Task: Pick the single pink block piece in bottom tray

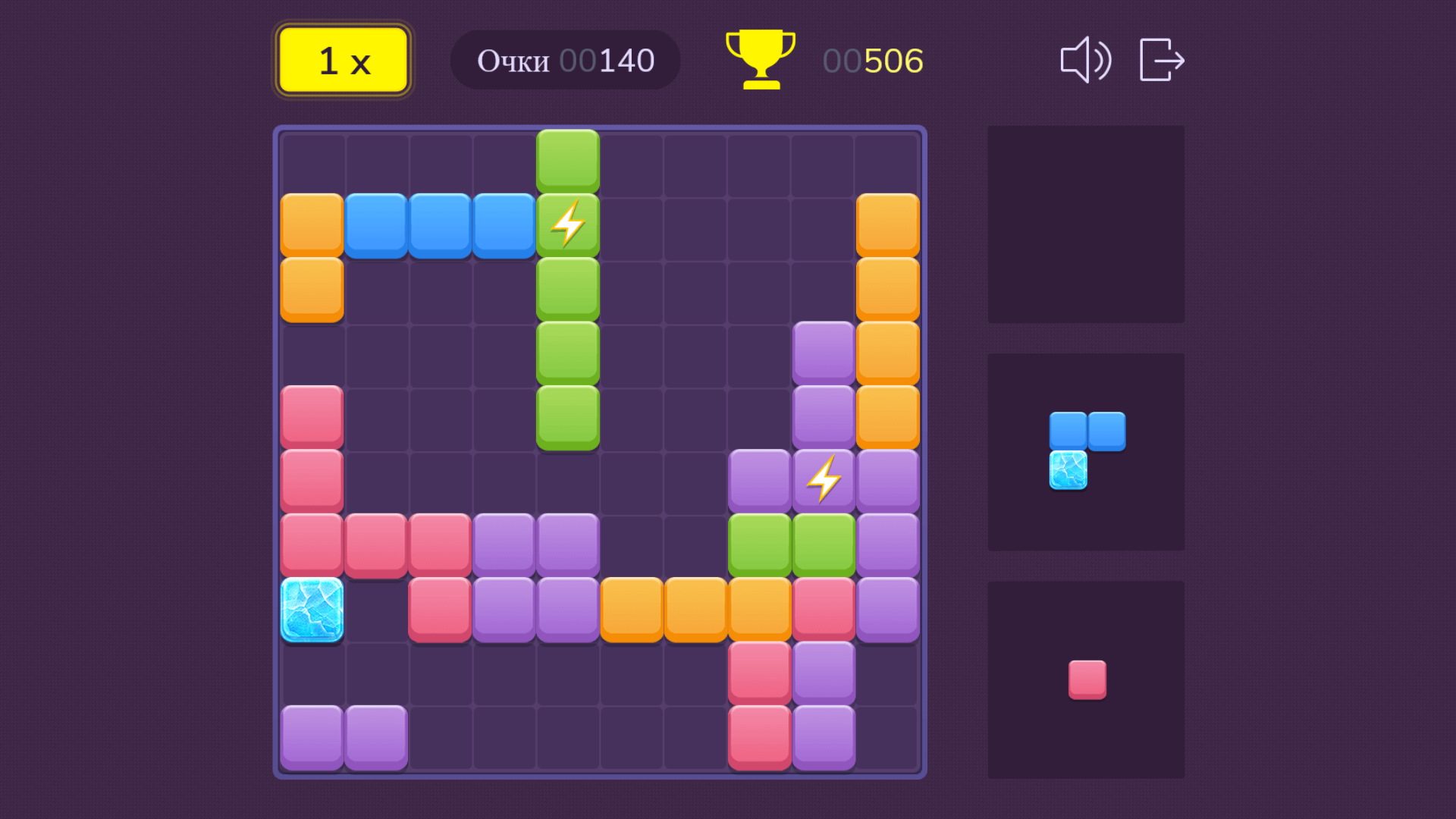Action: (x=1086, y=679)
